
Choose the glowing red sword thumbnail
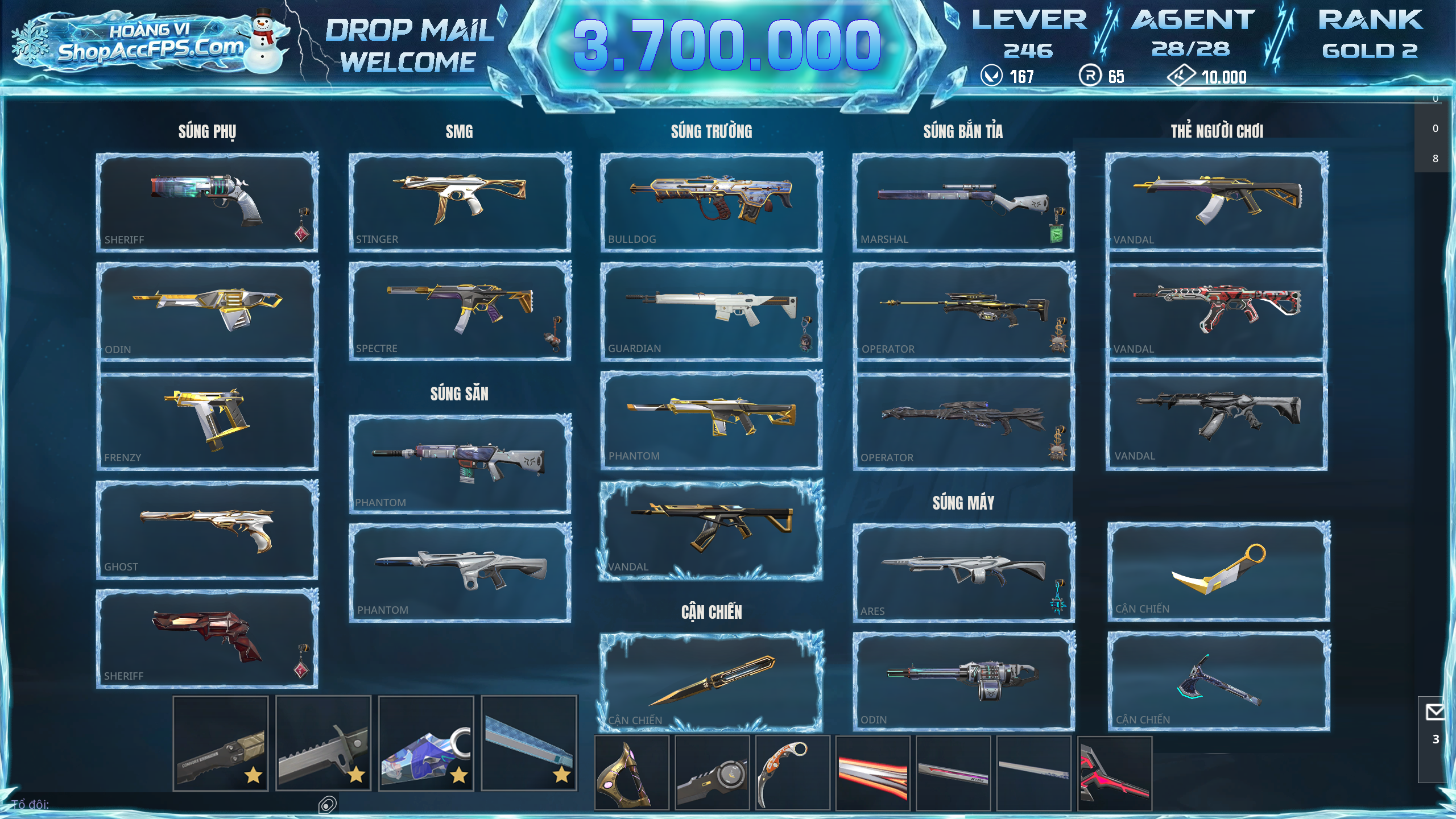click(x=872, y=772)
